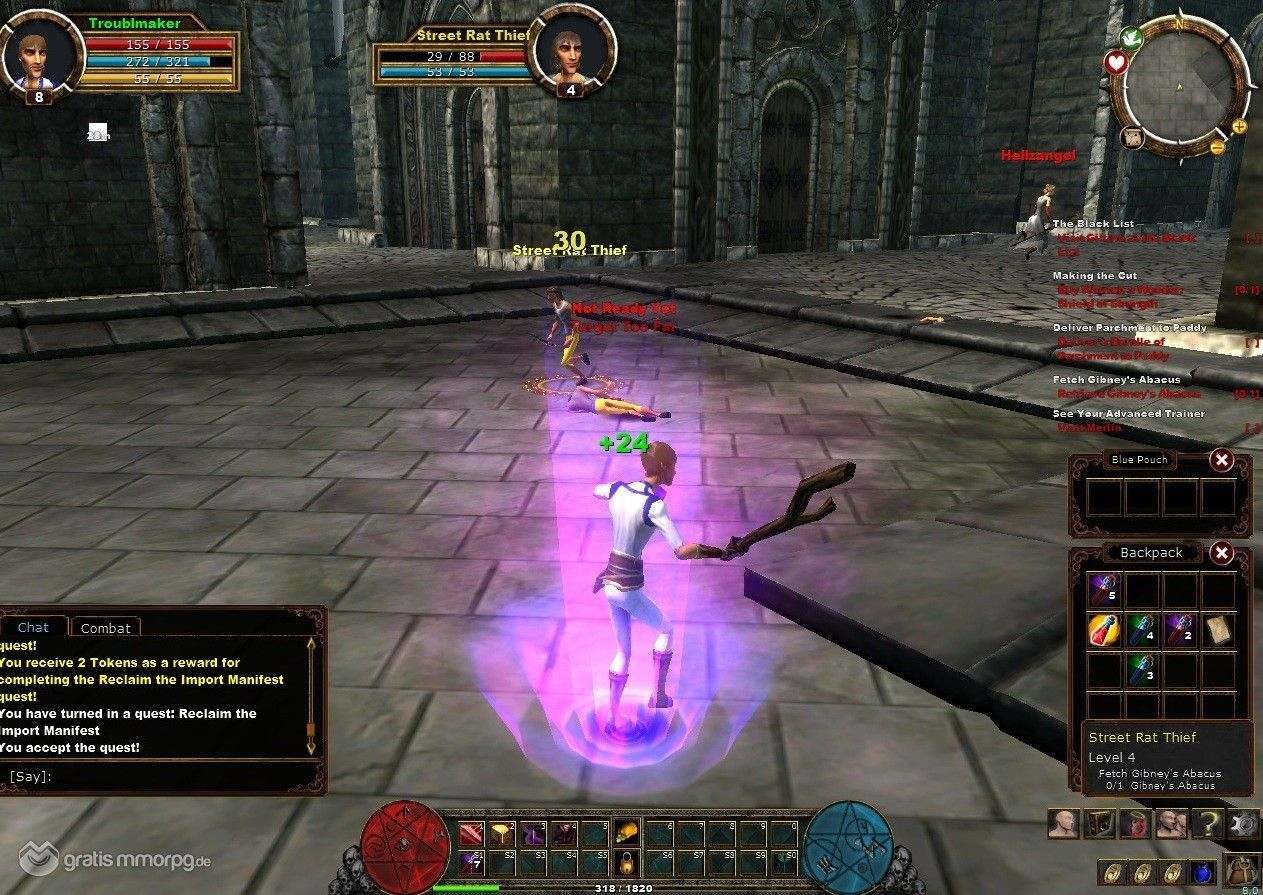Zoom out the minimap with minus button
Screen dimensions: 1263x895
click(1217, 147)
